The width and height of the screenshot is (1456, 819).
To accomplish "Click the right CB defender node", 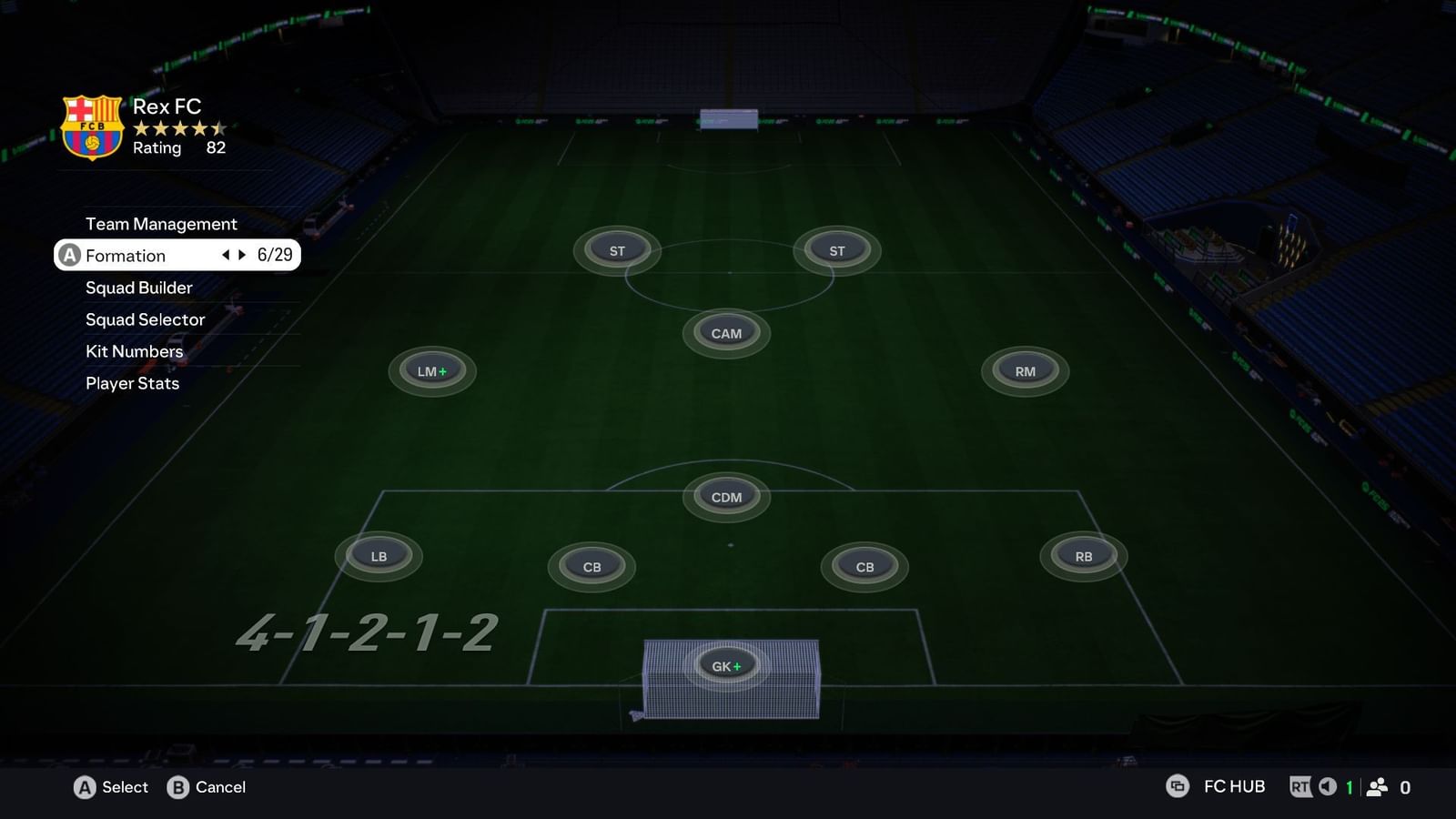I will pos(863,567).
